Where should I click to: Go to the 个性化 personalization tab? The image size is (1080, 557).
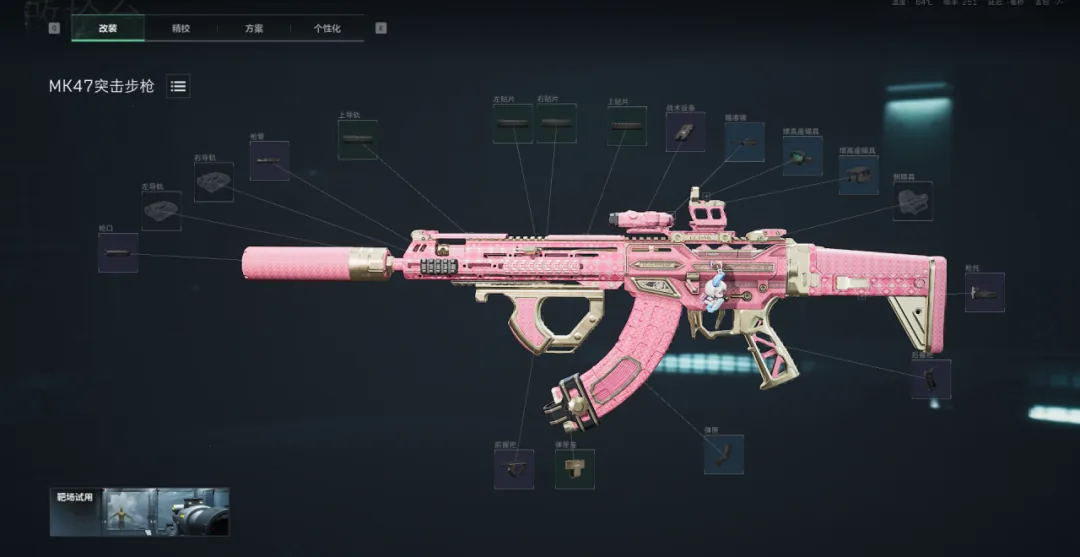(x=327, y=28)
